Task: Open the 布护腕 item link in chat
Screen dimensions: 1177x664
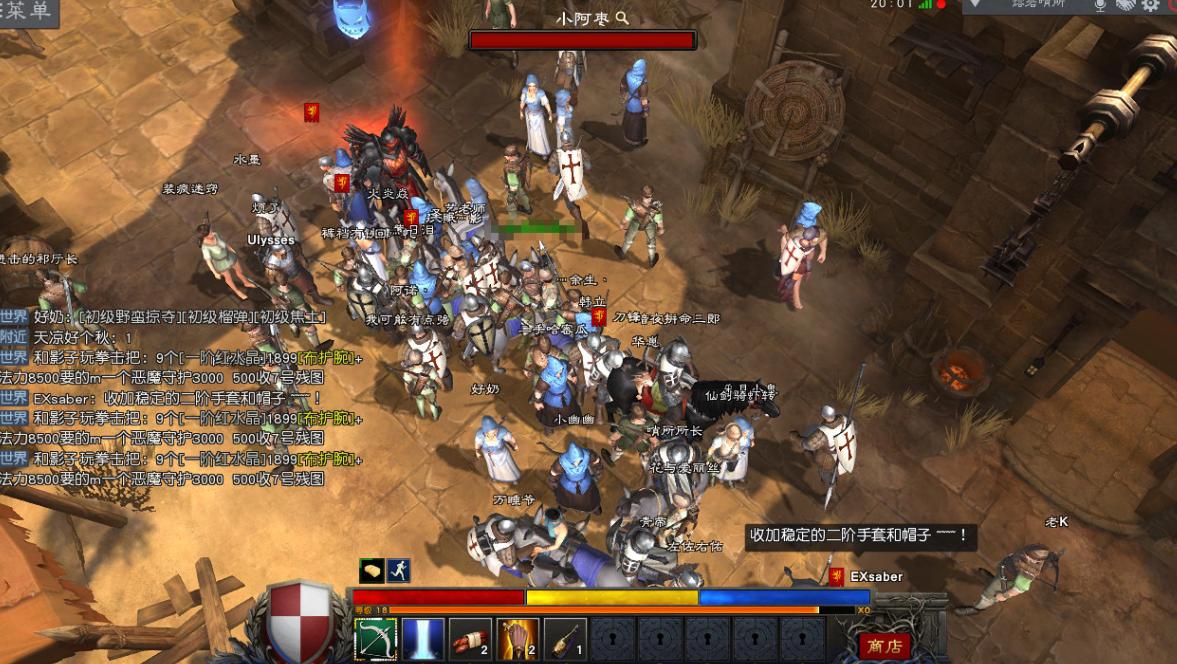Action: 325,358
